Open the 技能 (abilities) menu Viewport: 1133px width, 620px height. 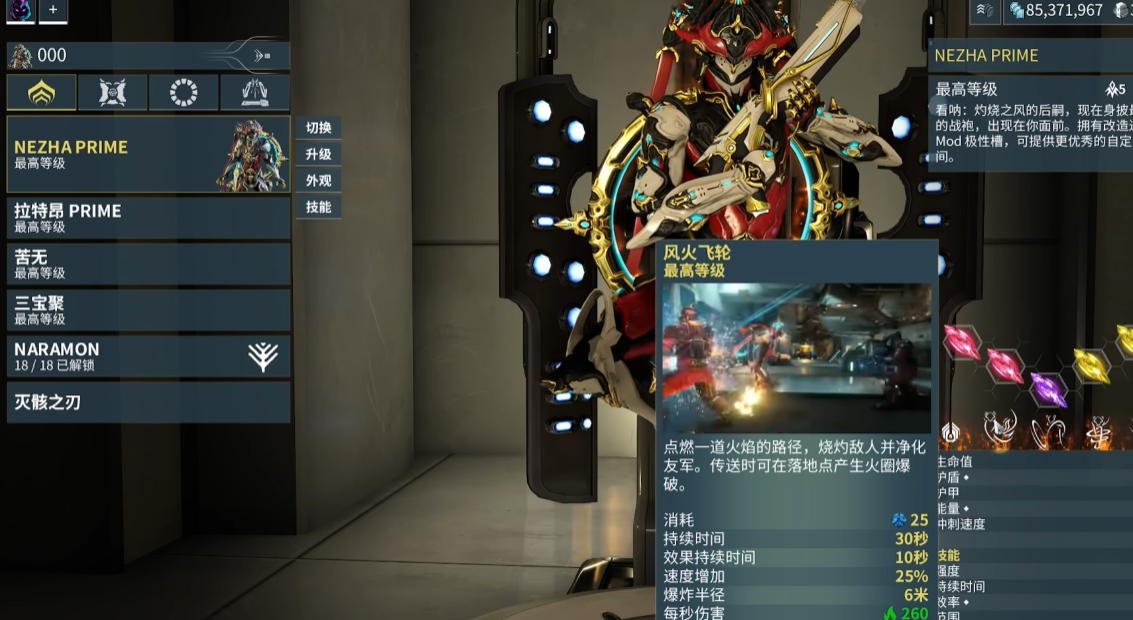coord(318,207)
